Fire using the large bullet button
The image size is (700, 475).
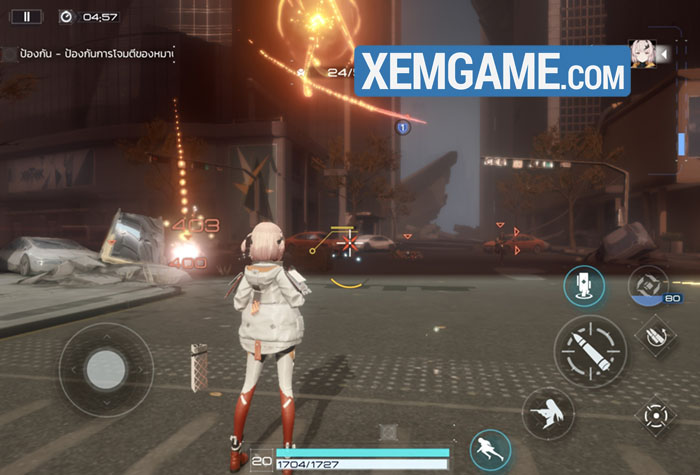tap(590, 350)
